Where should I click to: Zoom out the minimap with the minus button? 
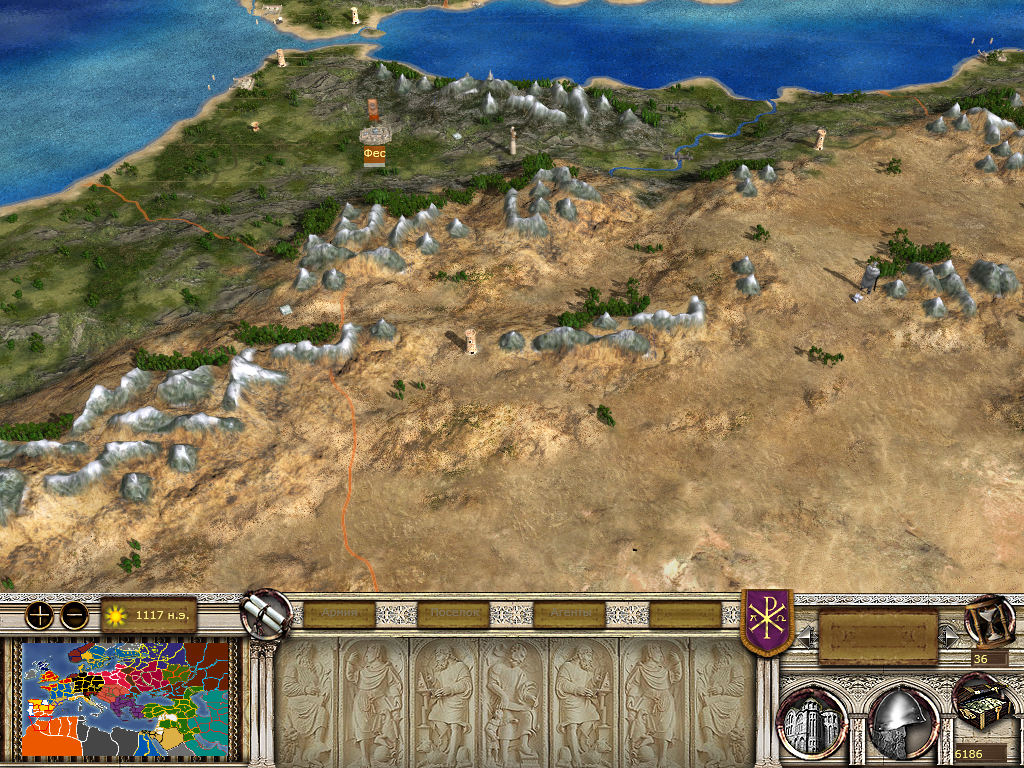(74, 615)
